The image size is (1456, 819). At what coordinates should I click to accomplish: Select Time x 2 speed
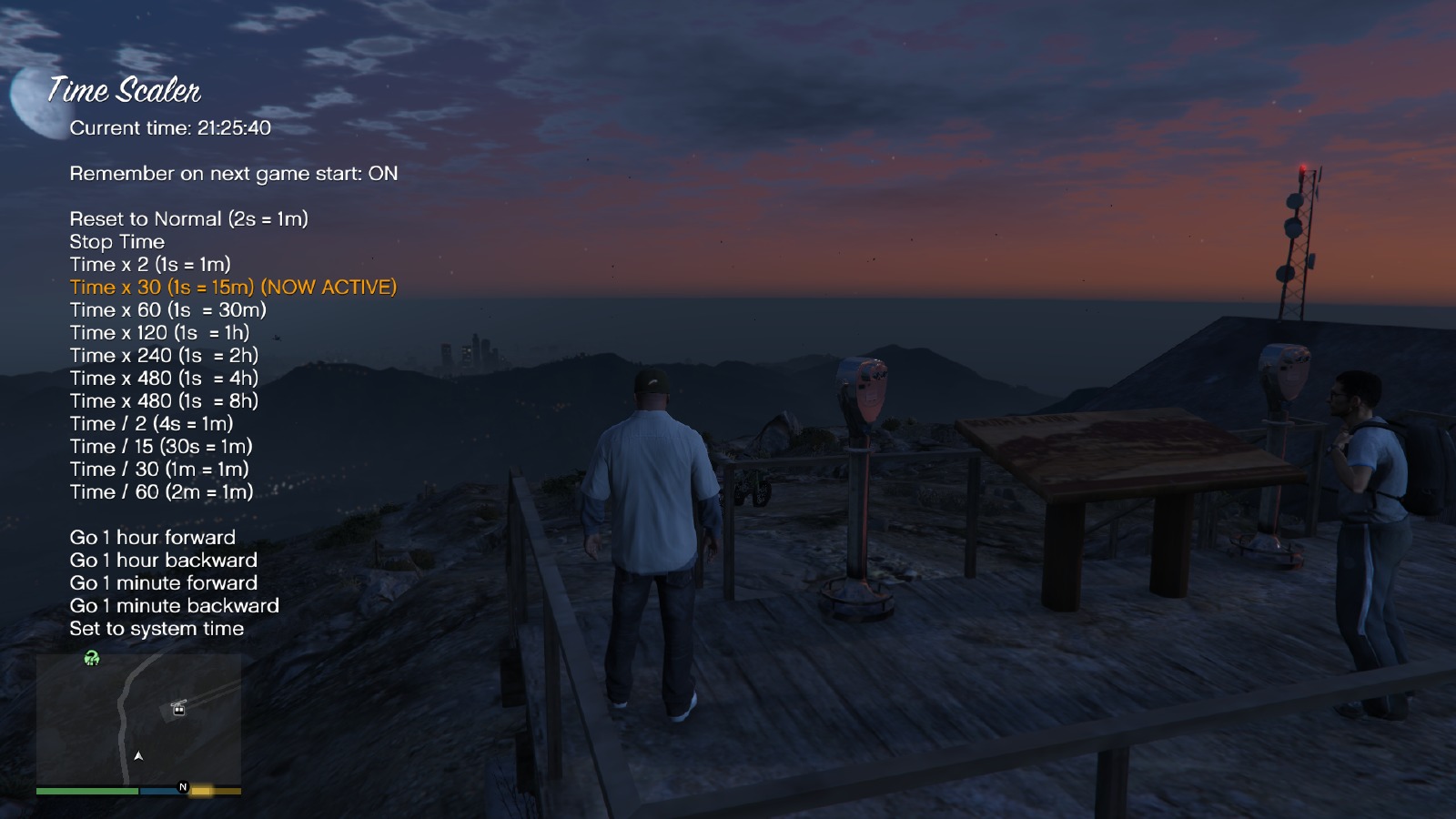150,265
